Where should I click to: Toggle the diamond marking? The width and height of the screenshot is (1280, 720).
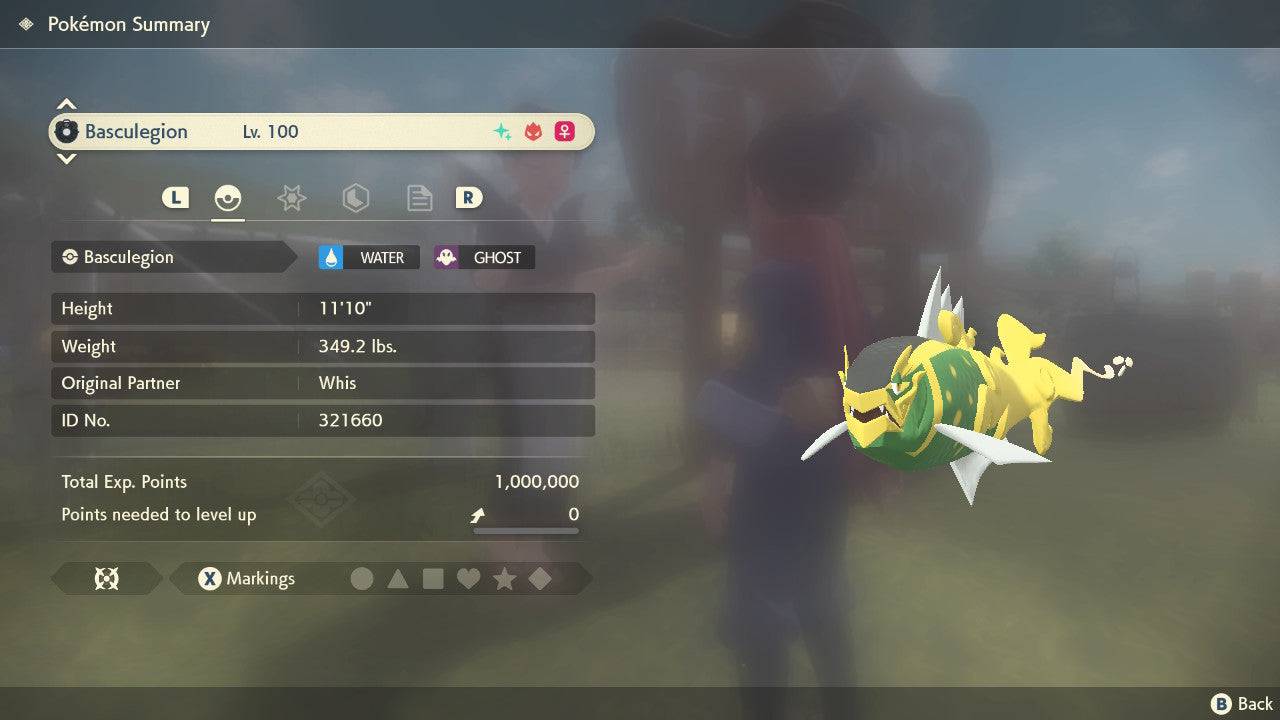click(x=539, y=578)
